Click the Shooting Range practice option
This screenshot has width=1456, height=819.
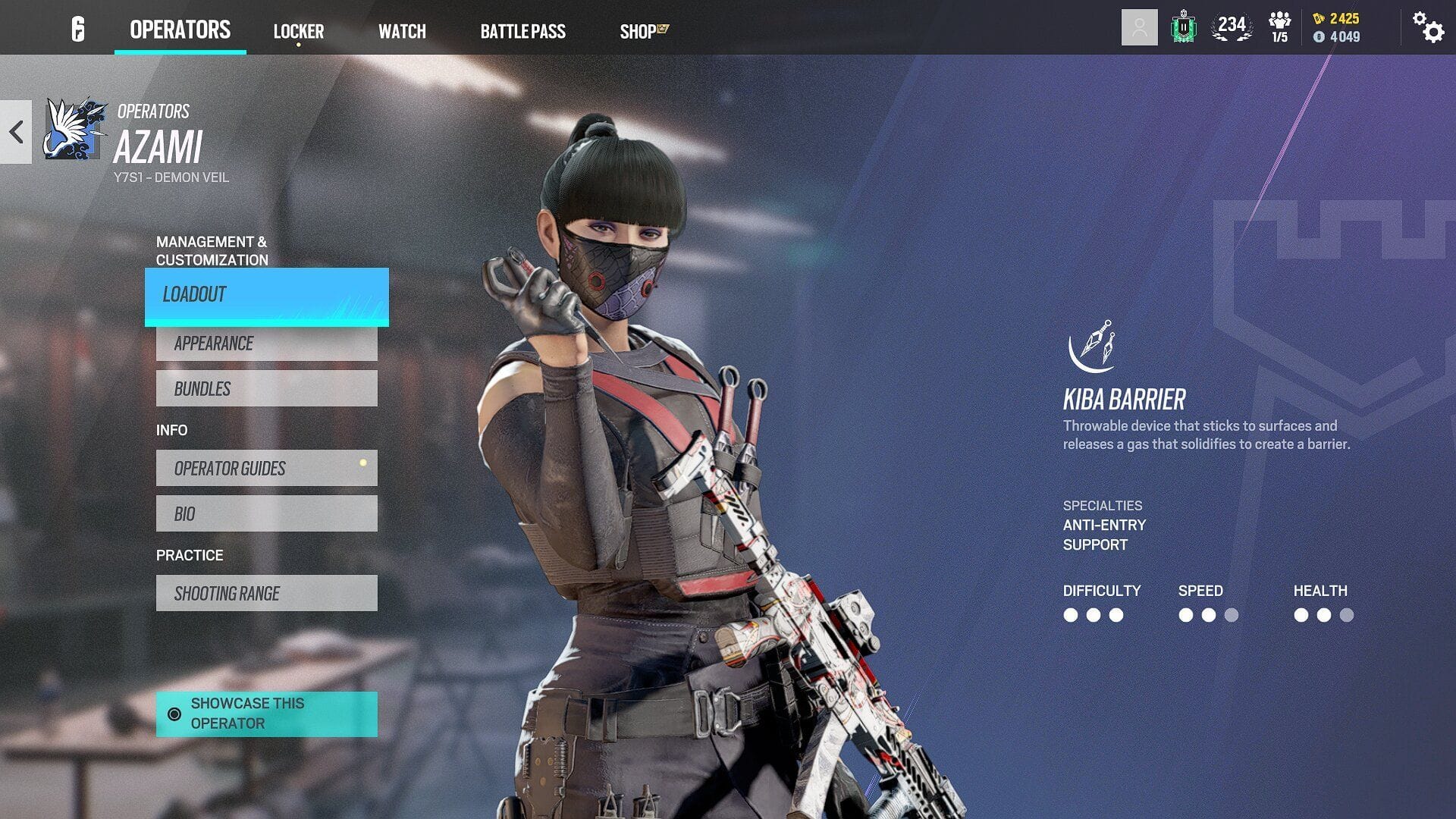pos(265,593)
